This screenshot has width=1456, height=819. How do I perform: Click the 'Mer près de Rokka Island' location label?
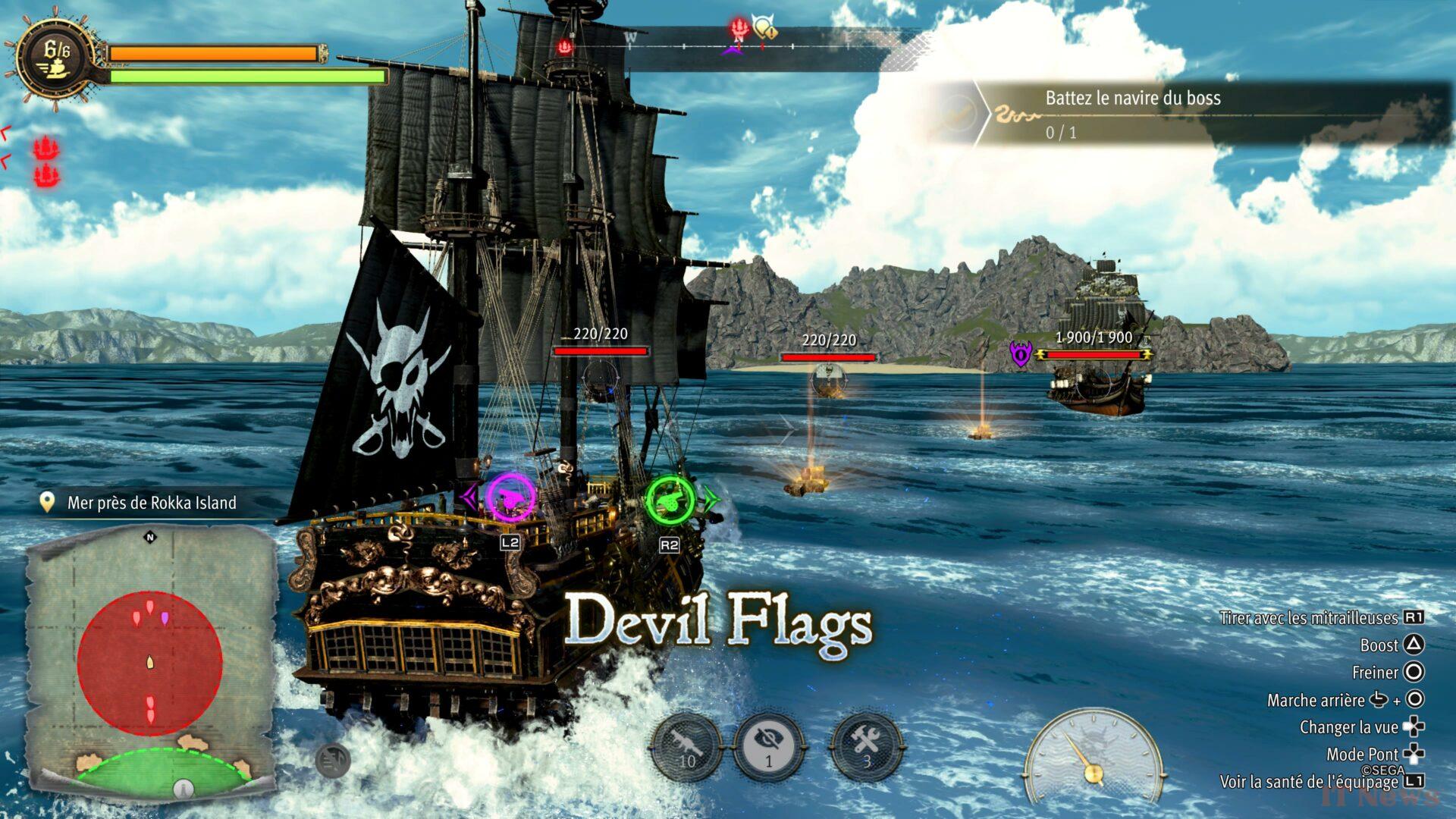click(152, 503)
